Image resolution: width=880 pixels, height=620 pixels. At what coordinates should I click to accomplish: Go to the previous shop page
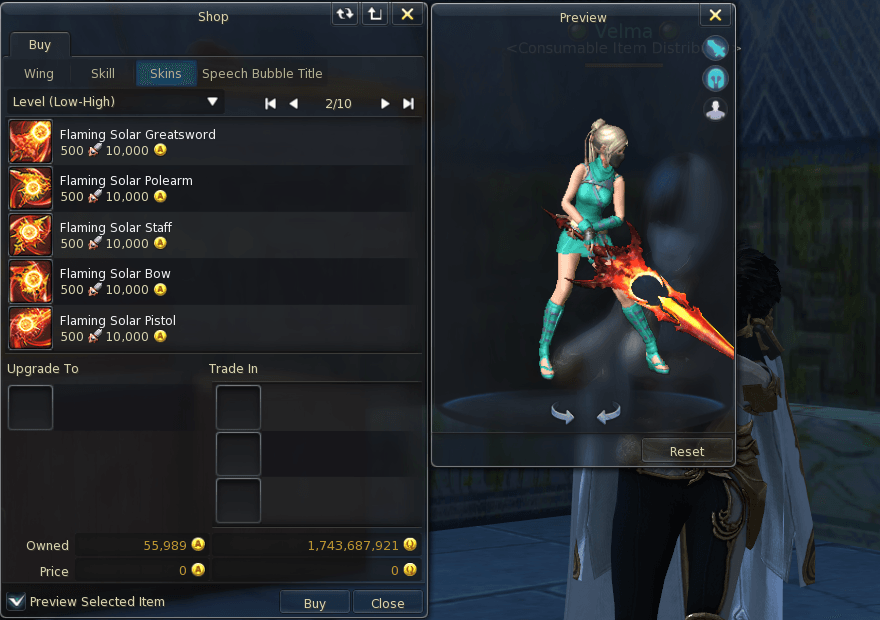point(293,103)
